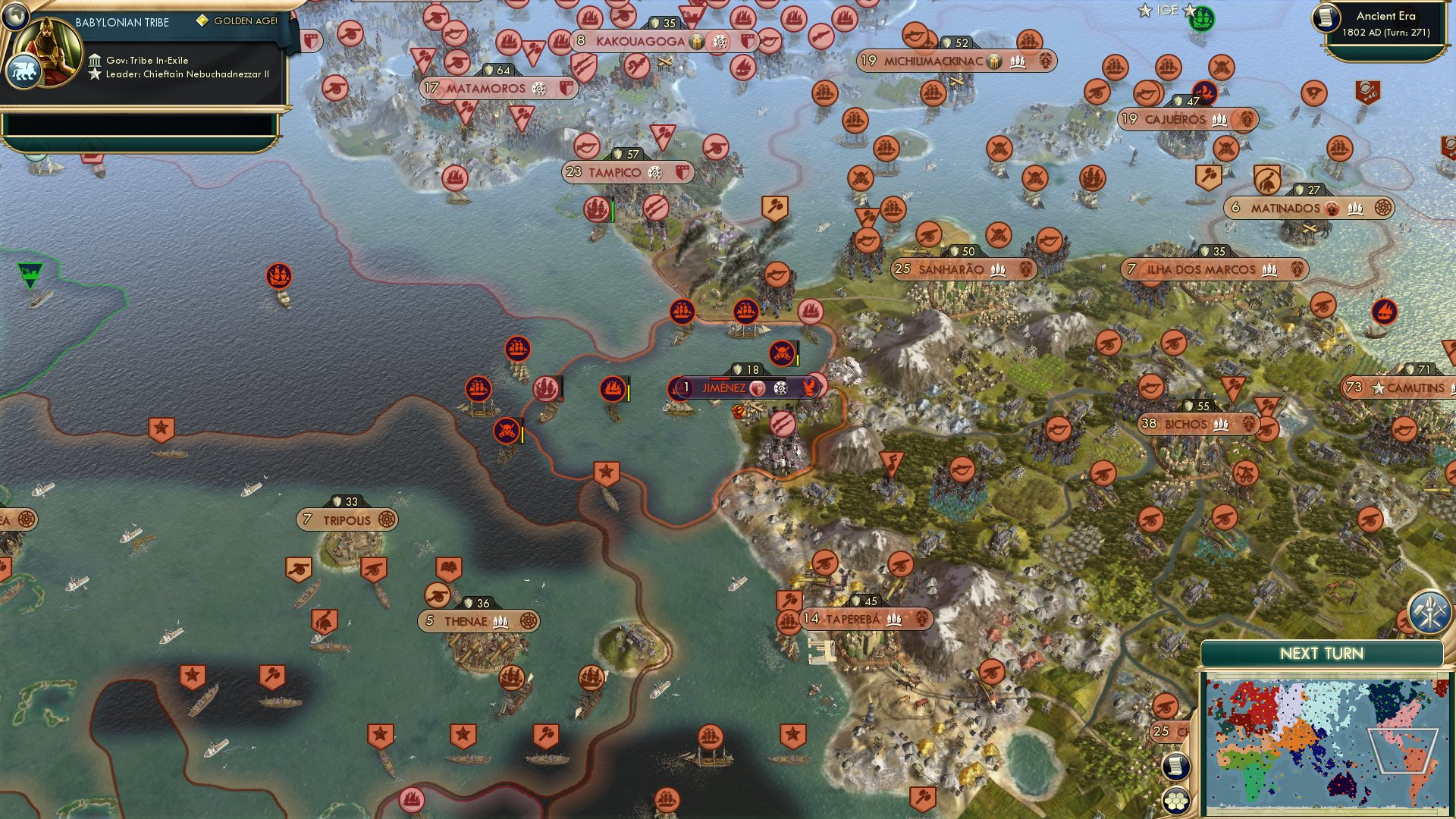Select the skull-and-crossbones pirate unit near Jiménez
1456x819 pixels.
coord(782,351)
